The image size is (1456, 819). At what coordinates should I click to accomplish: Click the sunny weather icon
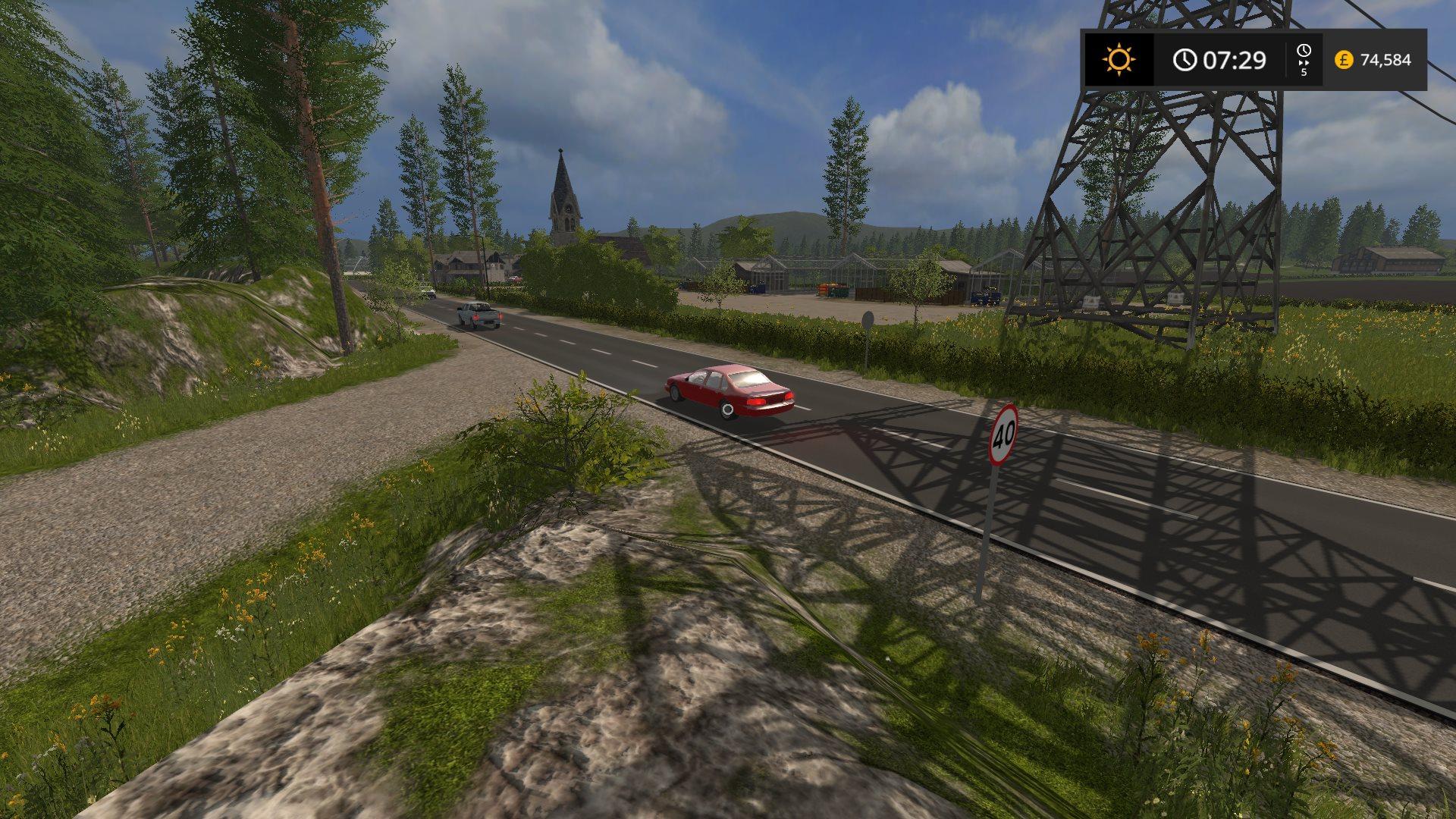point(1119,59)
